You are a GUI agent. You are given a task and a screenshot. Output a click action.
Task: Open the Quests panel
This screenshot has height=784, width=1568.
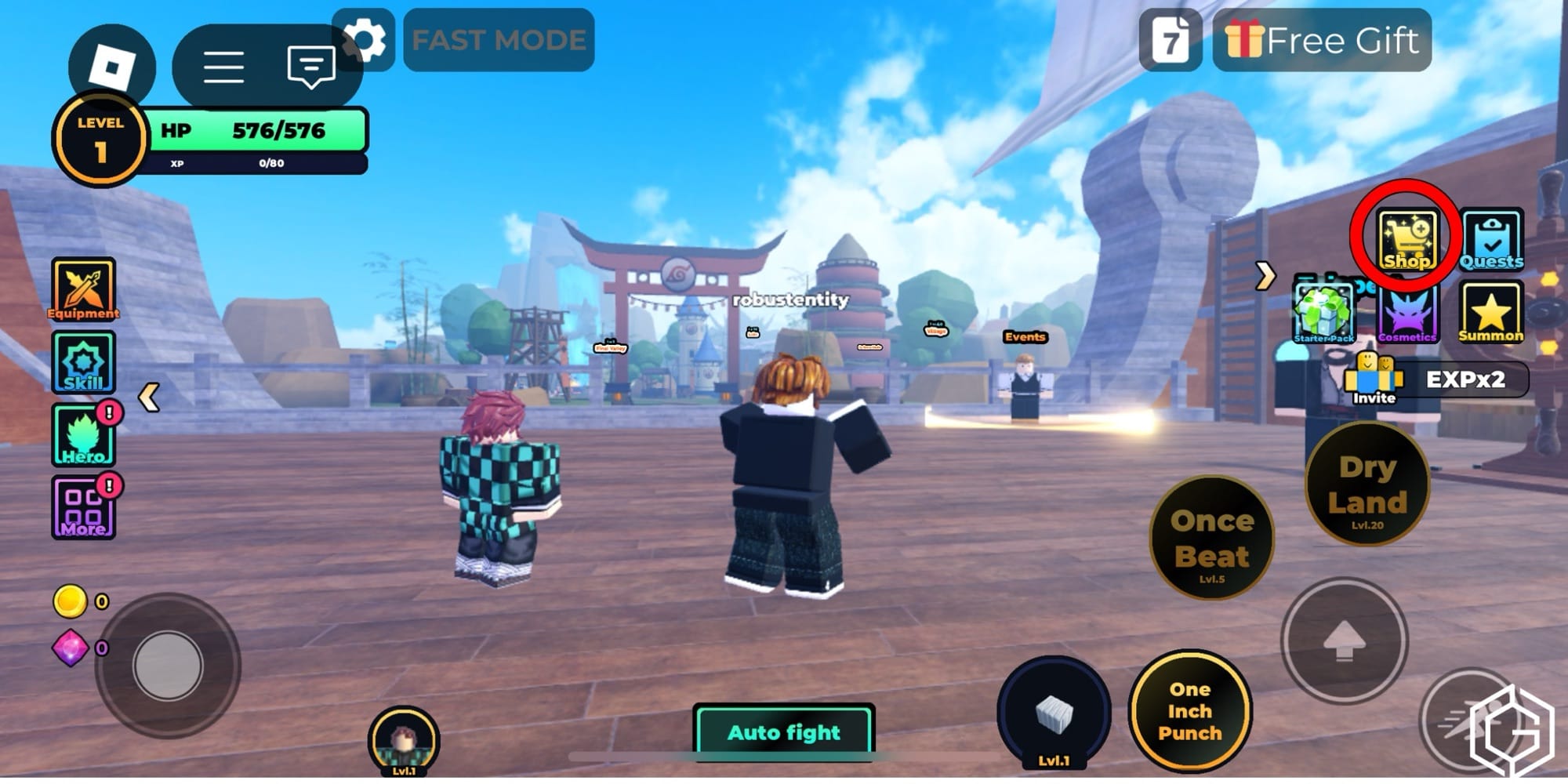point(1491,241)
